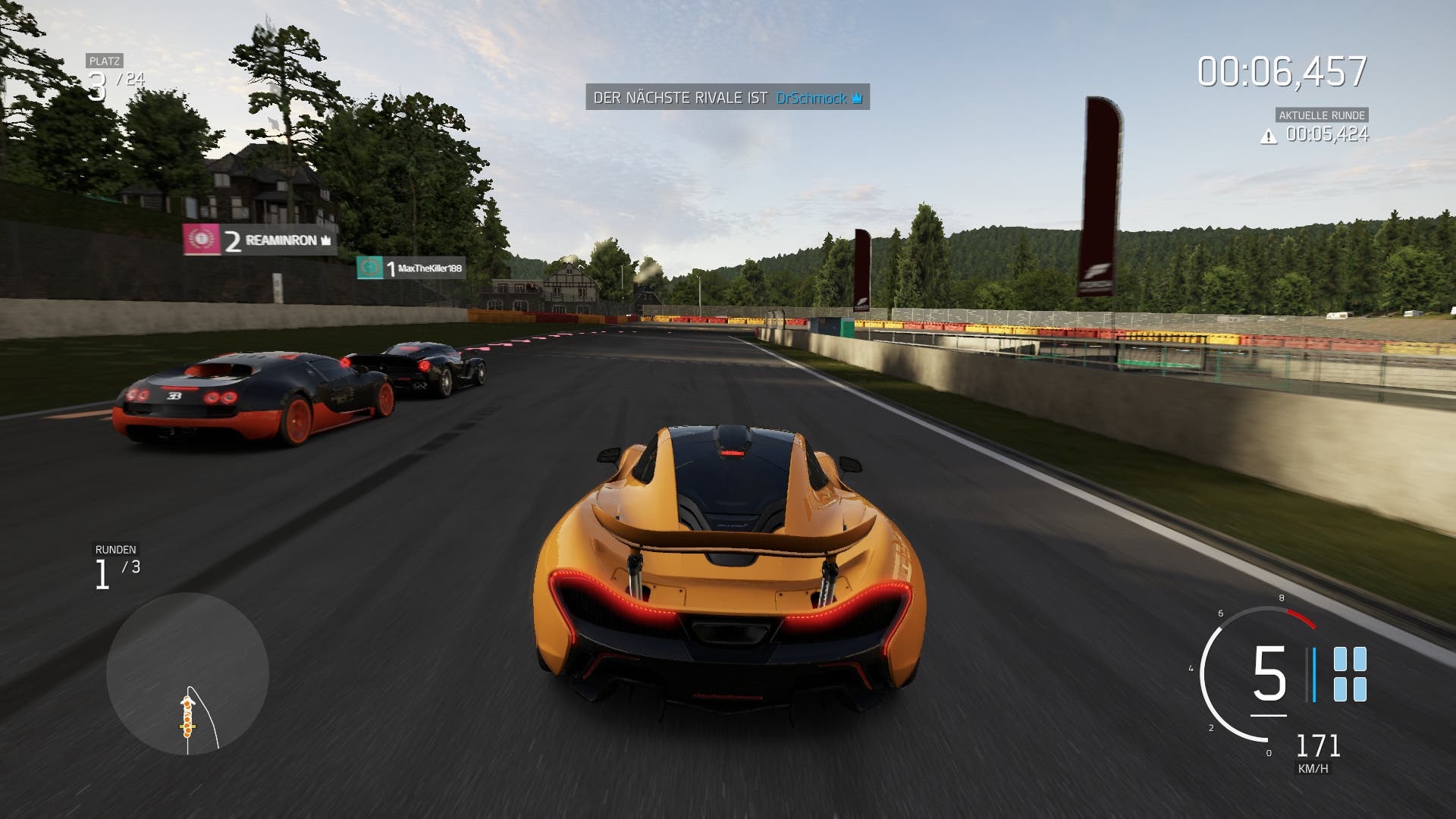
Task: Select the MaxTheKiller188 opponent name tag
Action: coord(411,268)
